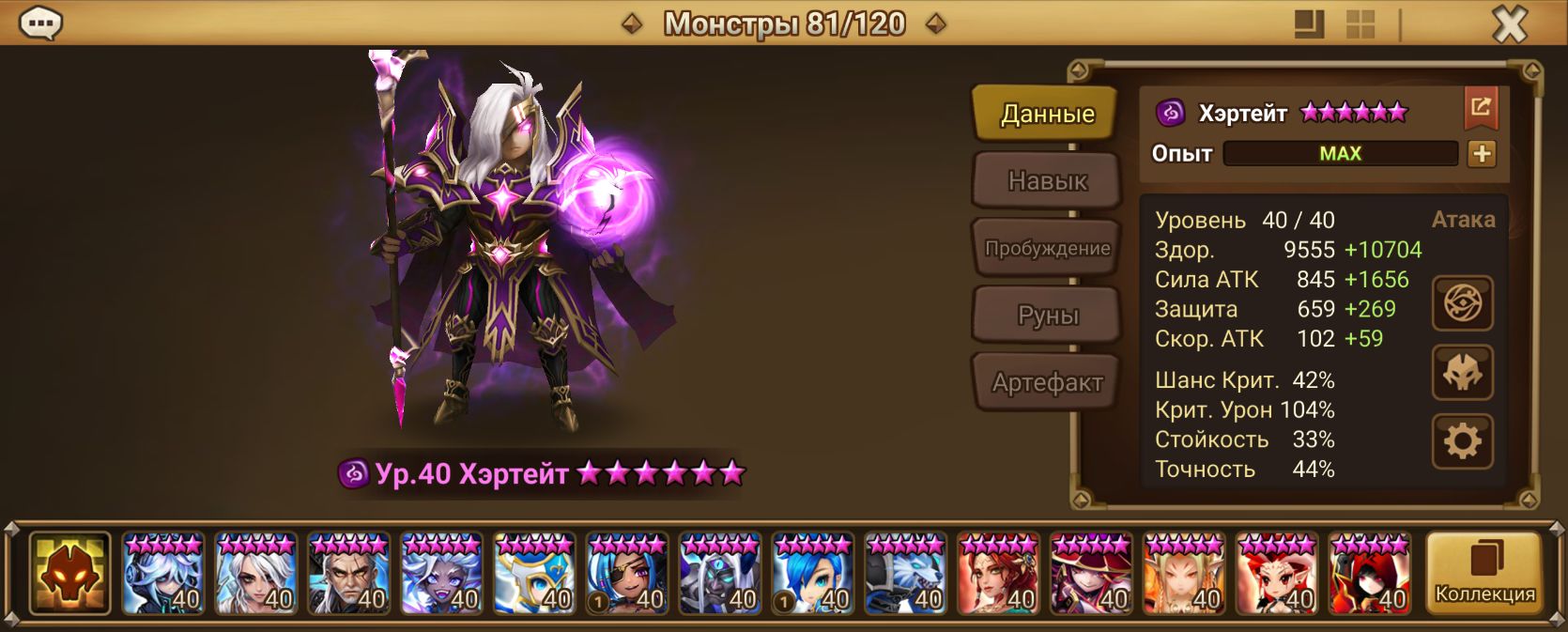Open the chat bubble
This screenshot has height=632, width=1568.
40,23
